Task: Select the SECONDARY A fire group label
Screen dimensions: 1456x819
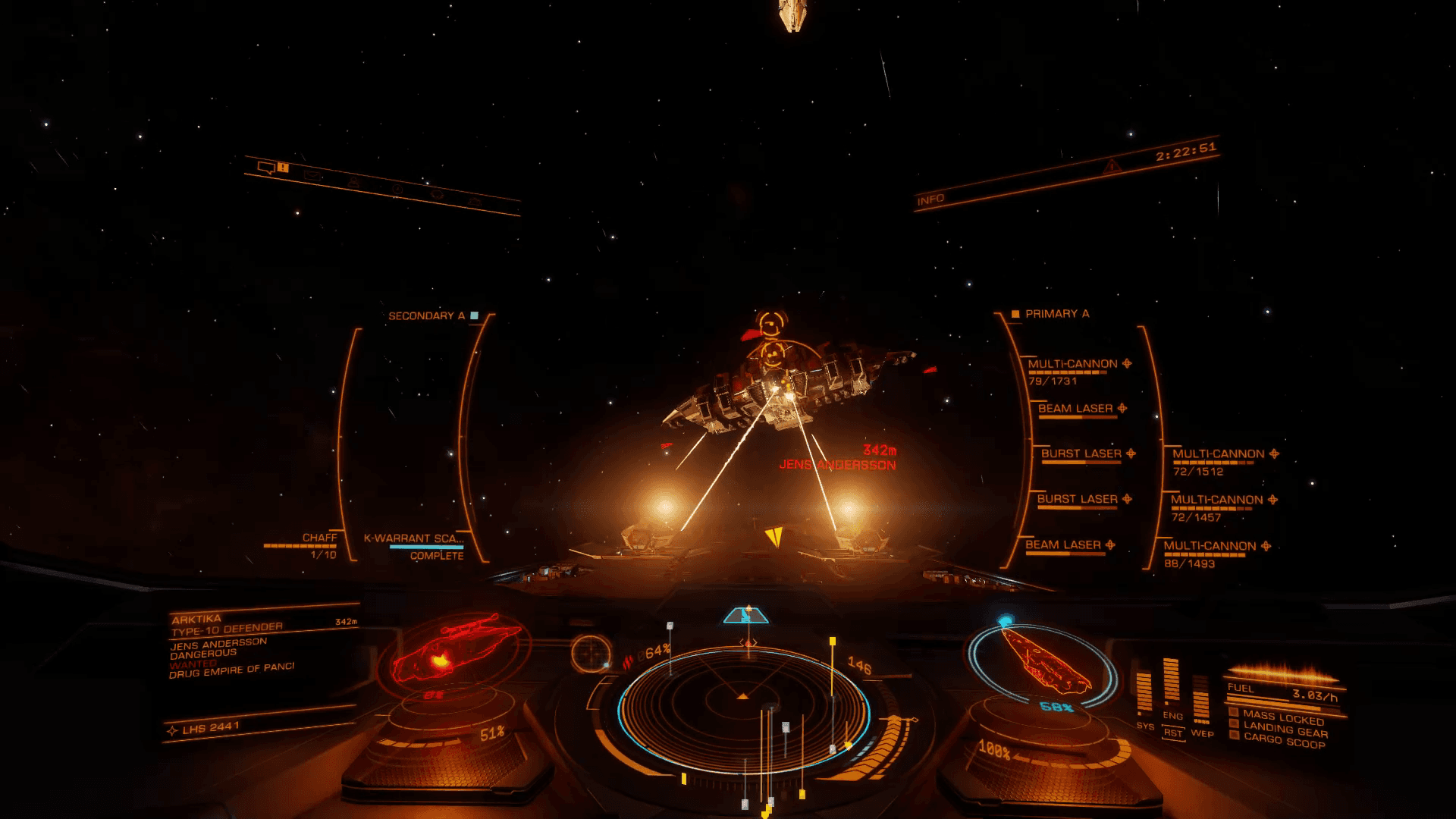Action: [x=426, y=316]
